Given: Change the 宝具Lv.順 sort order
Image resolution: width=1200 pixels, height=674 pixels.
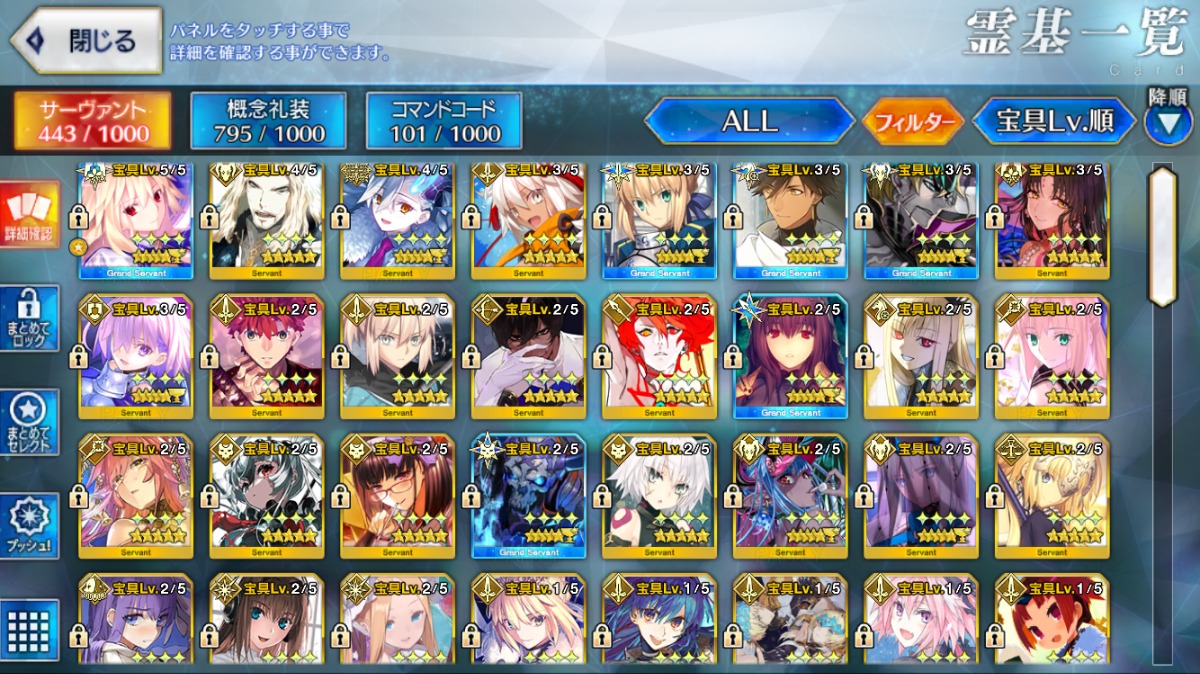Looking at the screenshot, I should pyautogui.click(x=1054, y=122).
